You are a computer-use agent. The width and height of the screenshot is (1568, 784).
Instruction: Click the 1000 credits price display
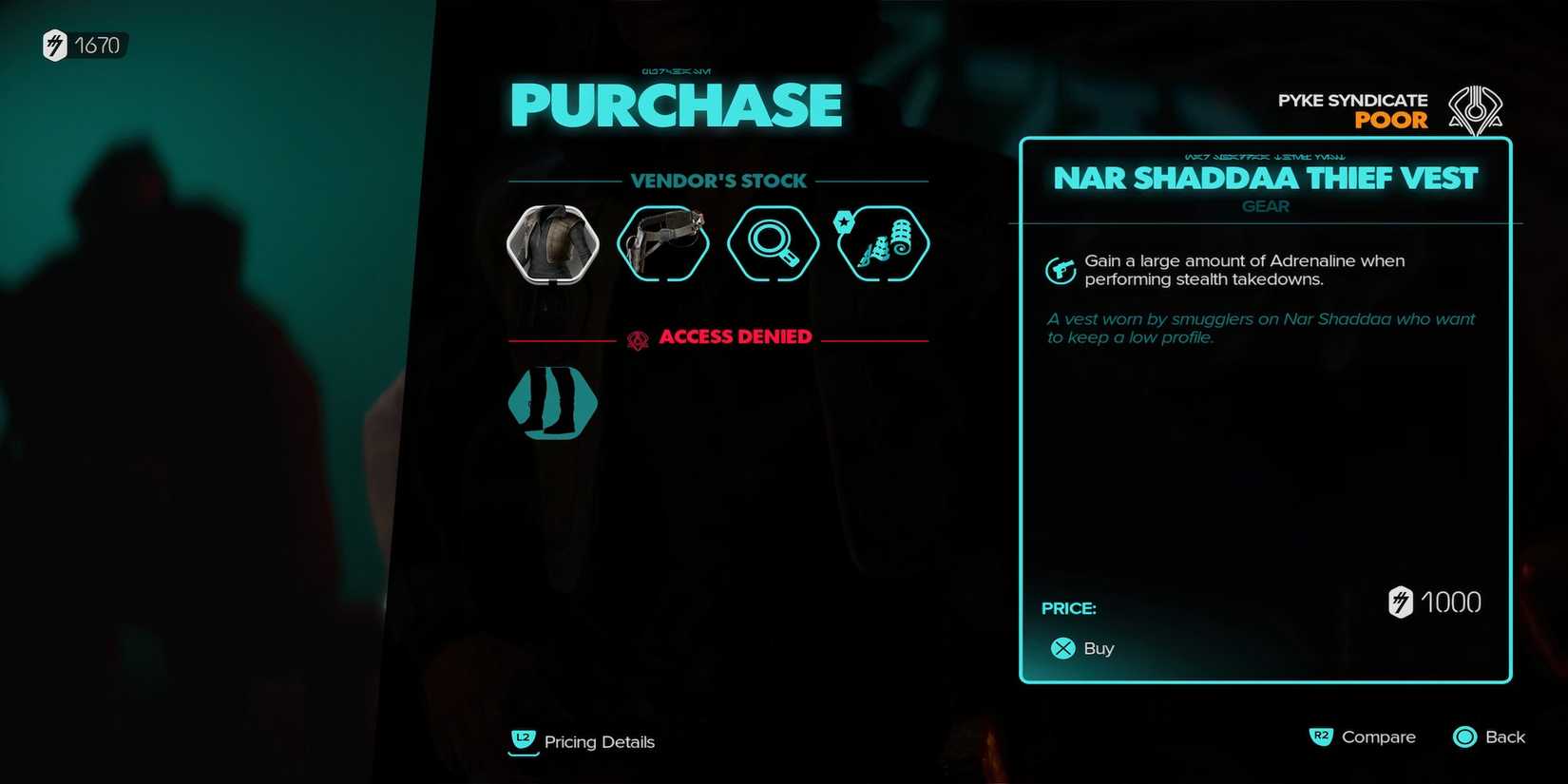coord(1435,602)
